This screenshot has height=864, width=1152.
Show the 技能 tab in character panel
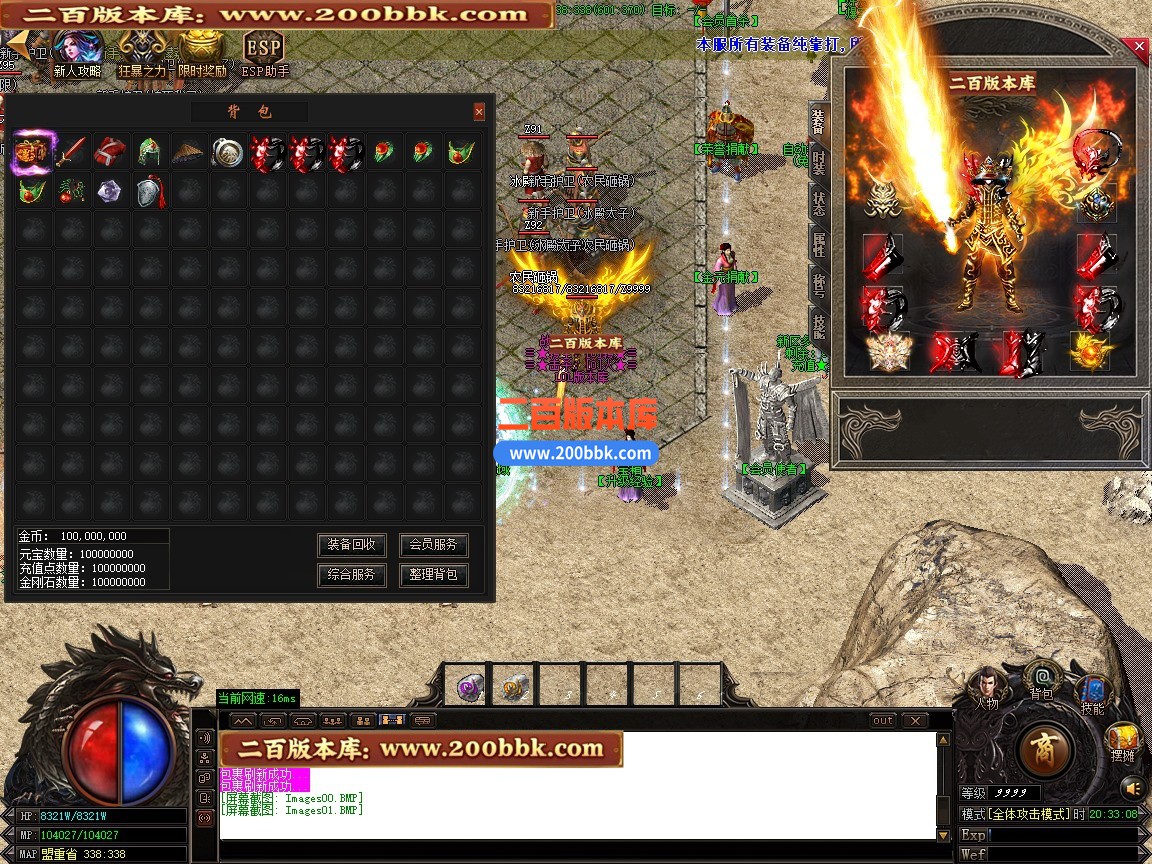click(x=819, y=326)
